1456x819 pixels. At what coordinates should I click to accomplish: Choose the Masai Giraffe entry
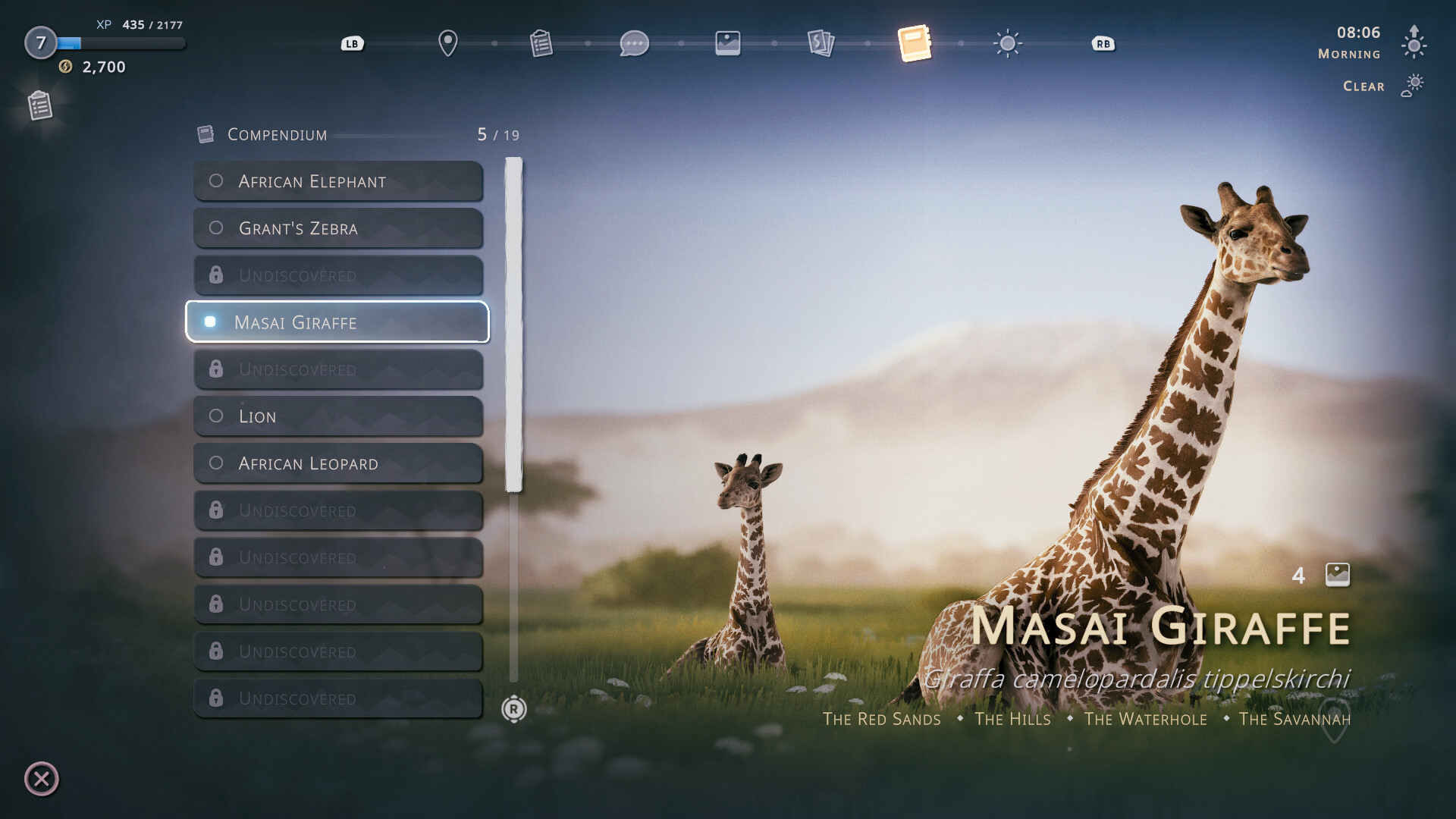(x=338, y=322)
